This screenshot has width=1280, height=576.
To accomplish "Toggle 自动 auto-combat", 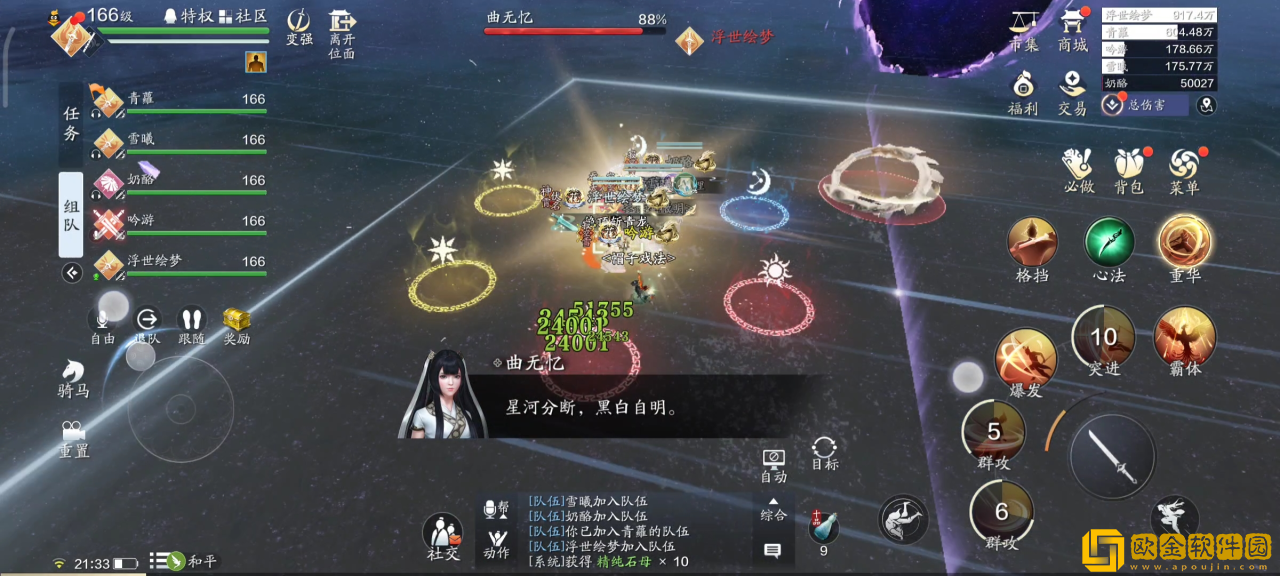I will (x=773, y=464).
